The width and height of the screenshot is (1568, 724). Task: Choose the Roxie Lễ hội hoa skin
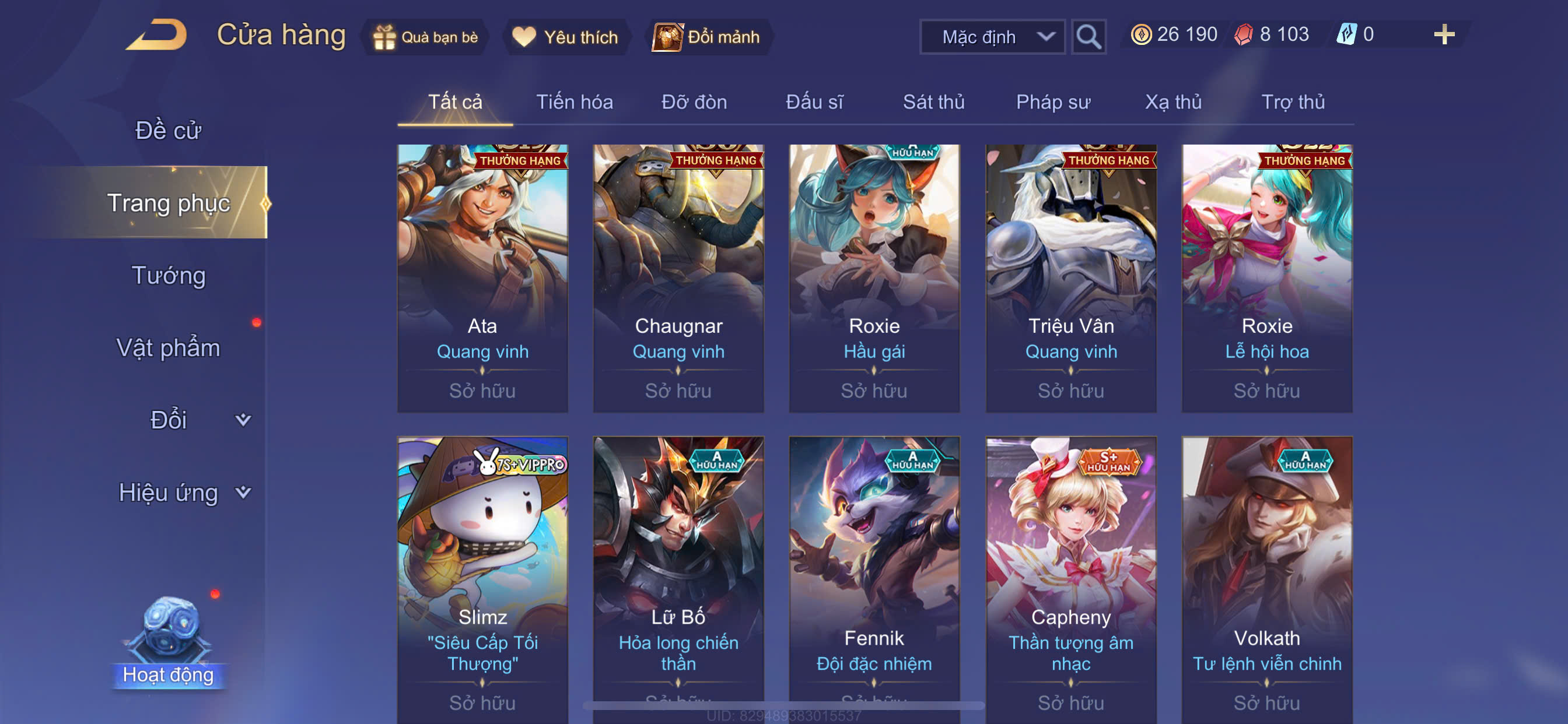pyautogui.click(x=1266, y=278)
